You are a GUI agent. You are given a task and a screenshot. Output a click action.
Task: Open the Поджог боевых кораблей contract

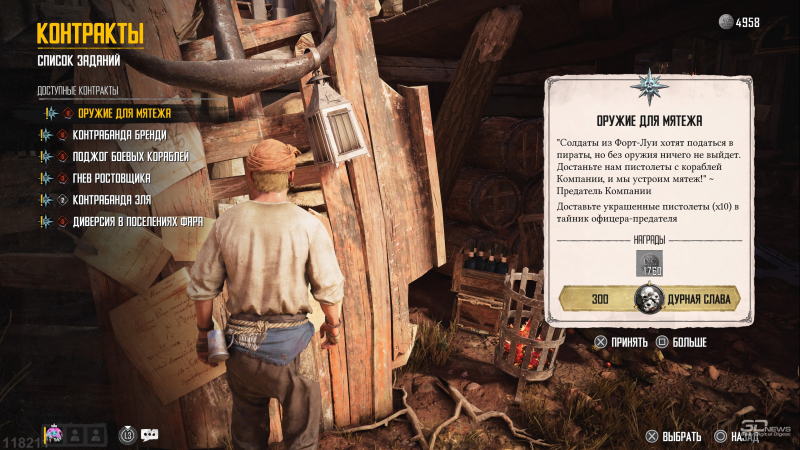tap(130, 157)
